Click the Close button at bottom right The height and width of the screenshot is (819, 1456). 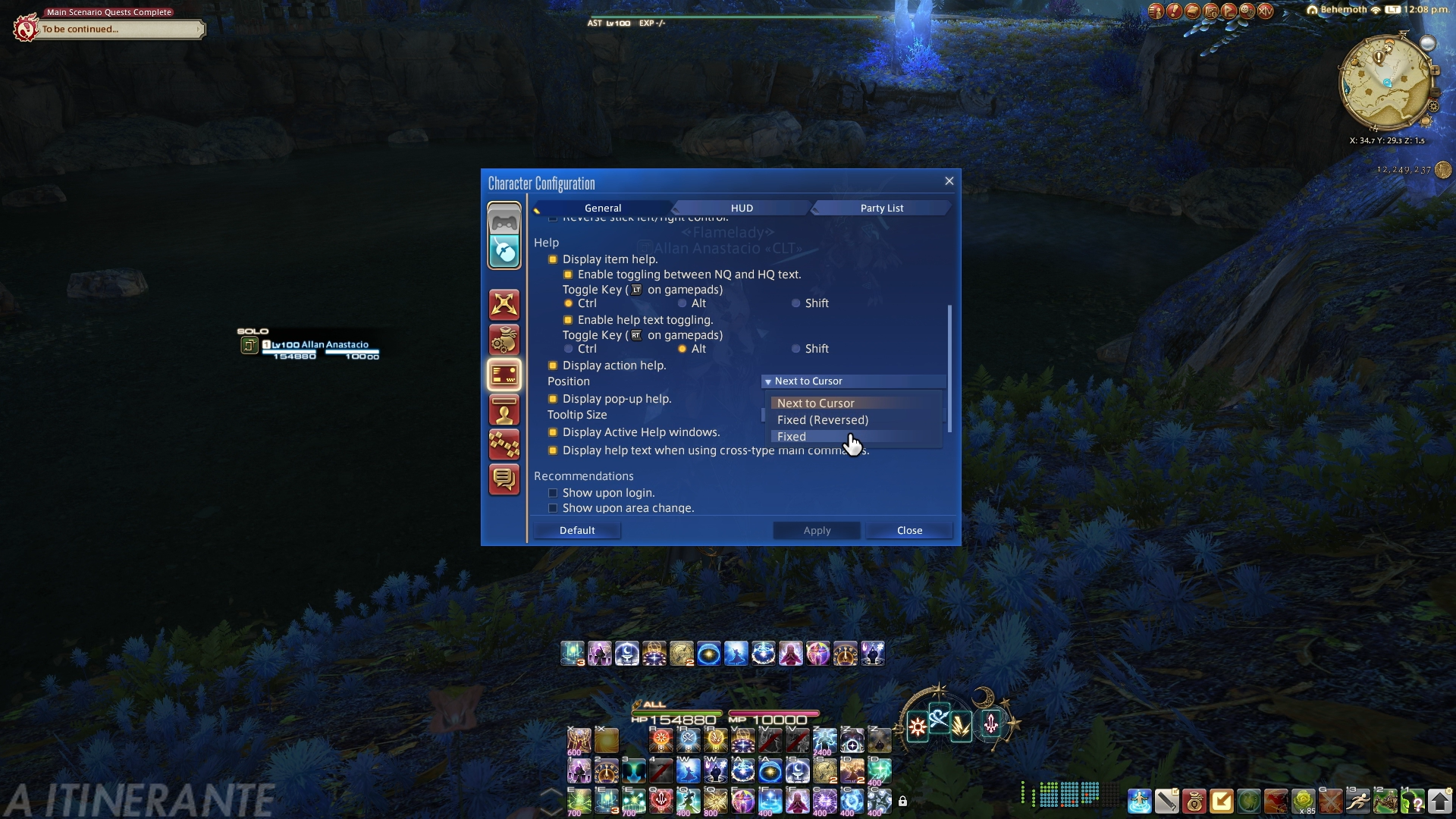[x=909, y=531]
